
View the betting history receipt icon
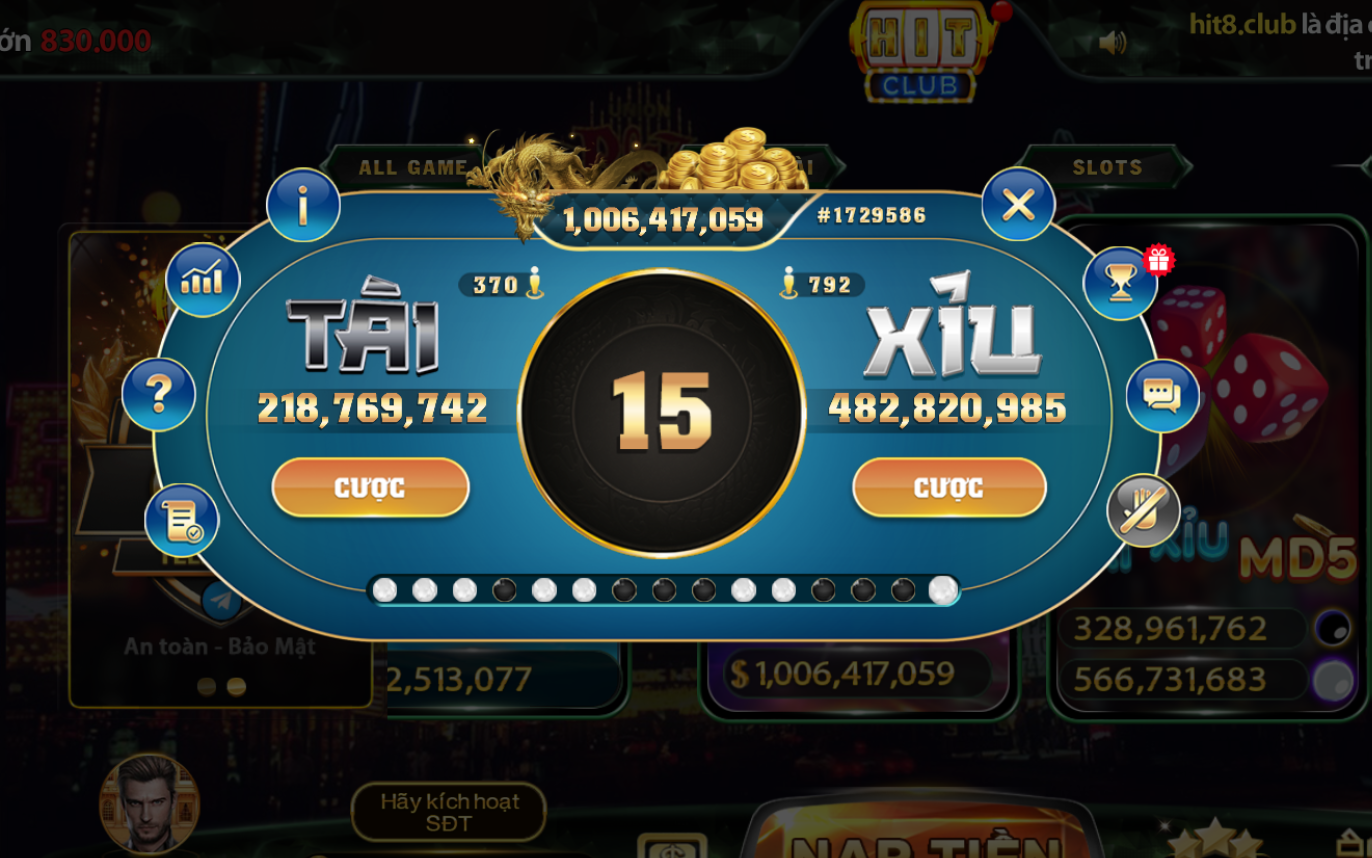click(x=181, y=518)
